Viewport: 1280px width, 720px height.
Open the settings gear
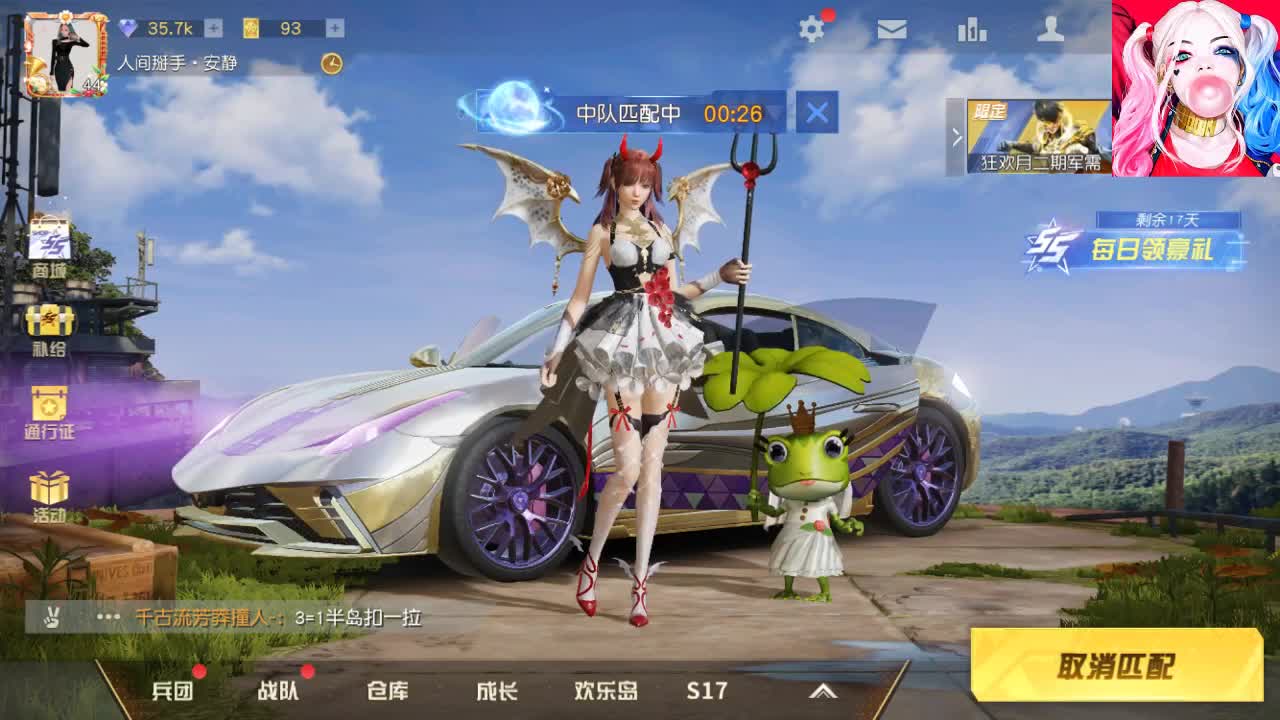812,30
